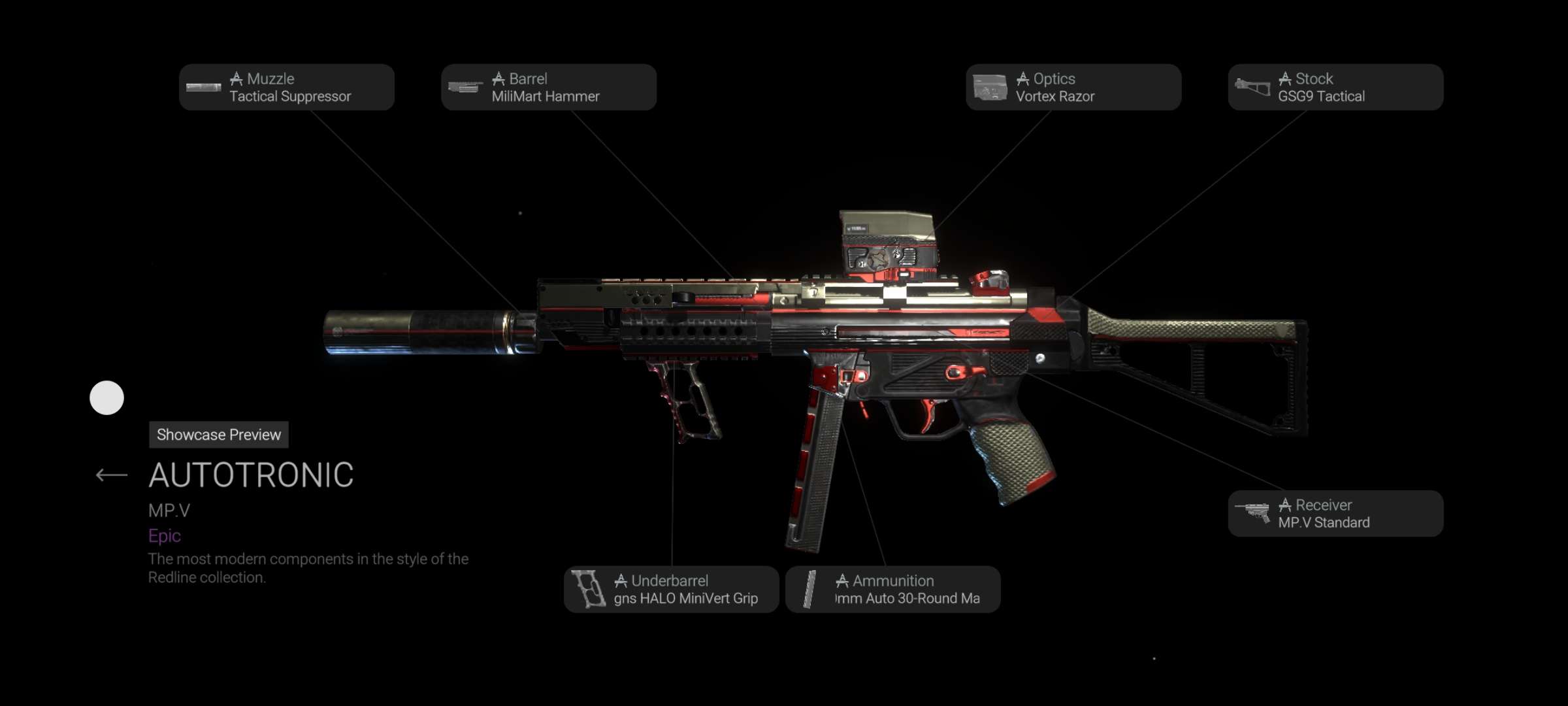1568x706 pixels.
Task: Choose the Optics Vortex Razor attachment
Action: click(x=1073, y=88)
